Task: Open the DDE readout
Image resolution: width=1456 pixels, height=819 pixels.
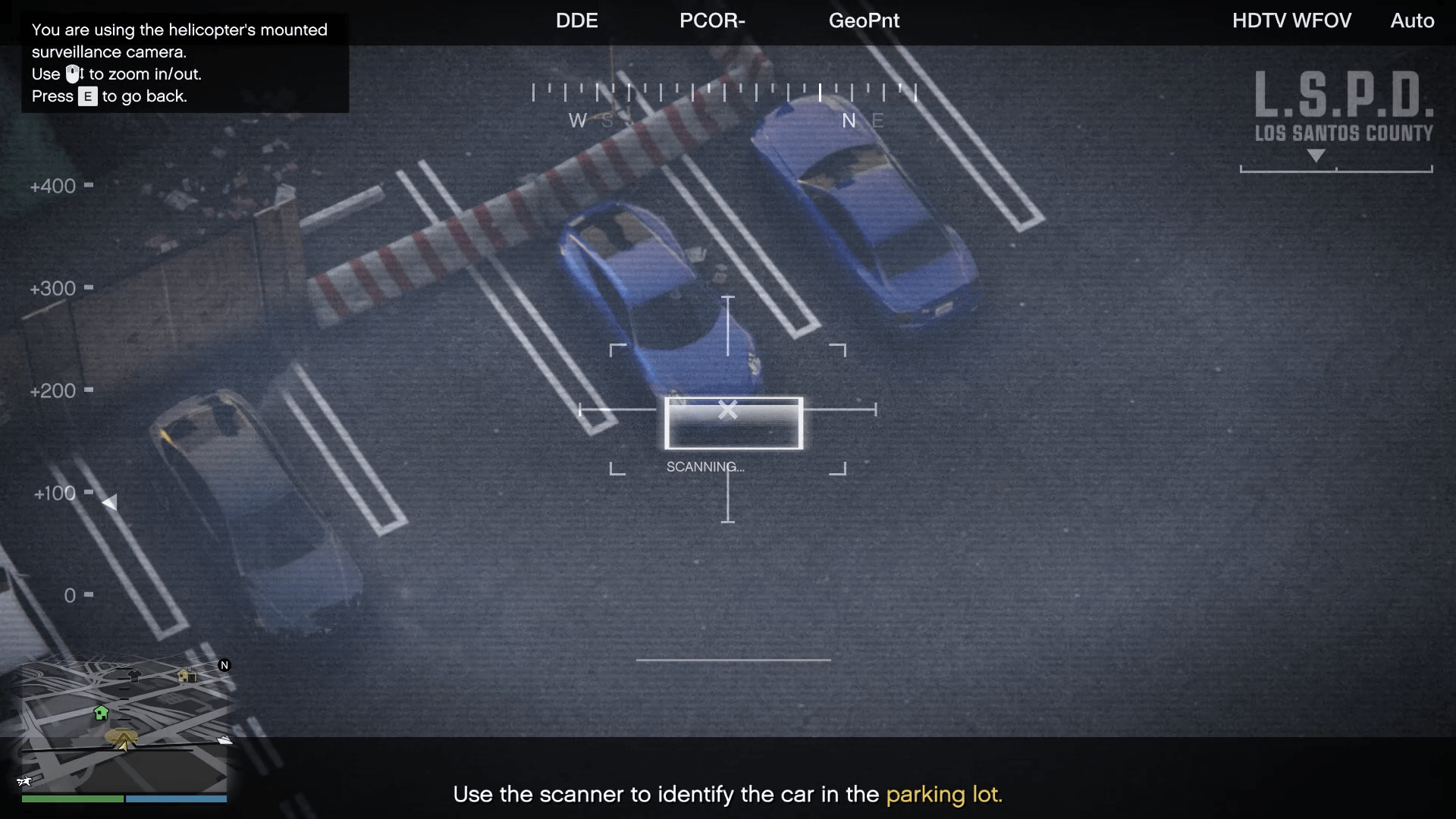Action: pos(576,20)
